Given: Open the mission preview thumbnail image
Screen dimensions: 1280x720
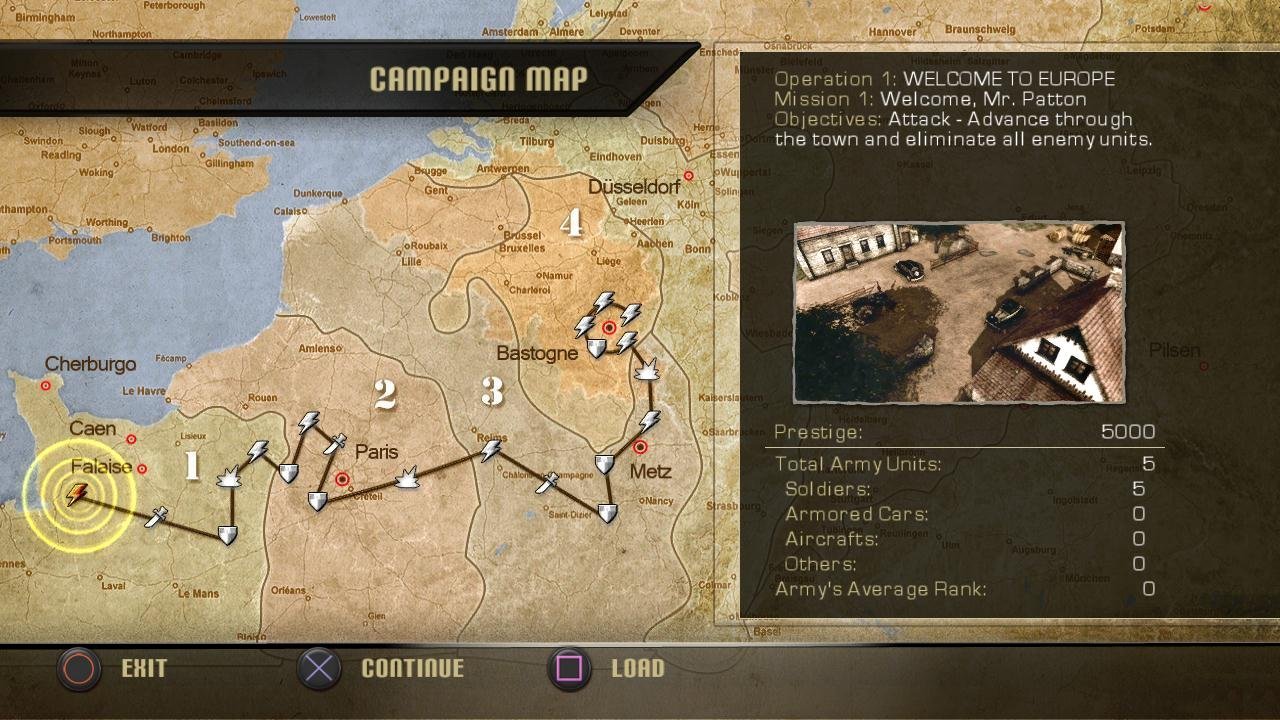Looking at the screenshot, I should (x=959, y=312).
